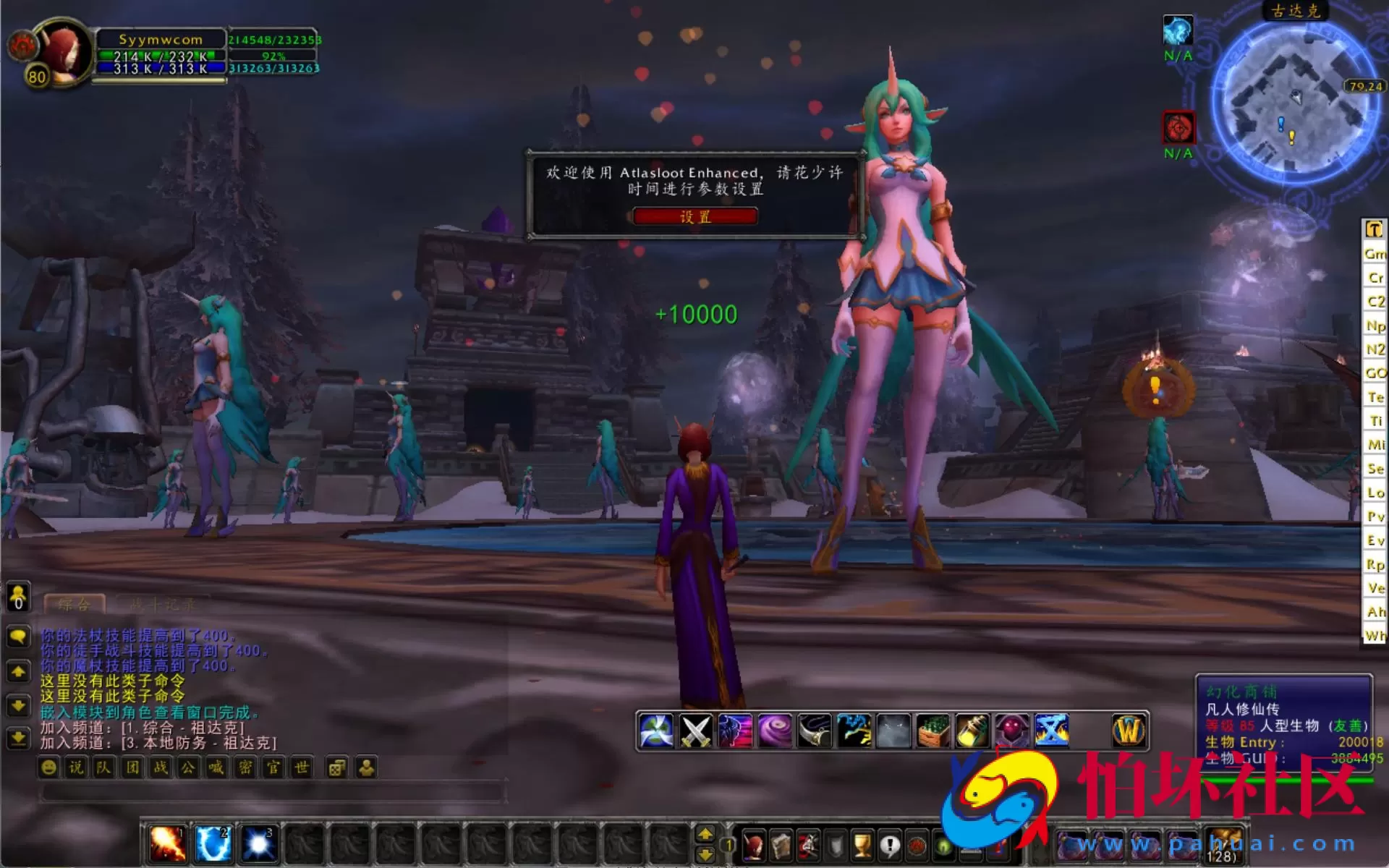Click the action bar page-up arrow

pyautogui.click(x=706, y=833)
